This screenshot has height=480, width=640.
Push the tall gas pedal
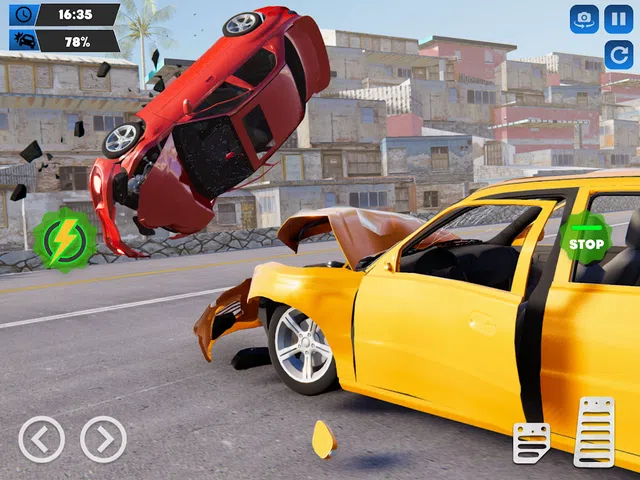click(594, 432)
